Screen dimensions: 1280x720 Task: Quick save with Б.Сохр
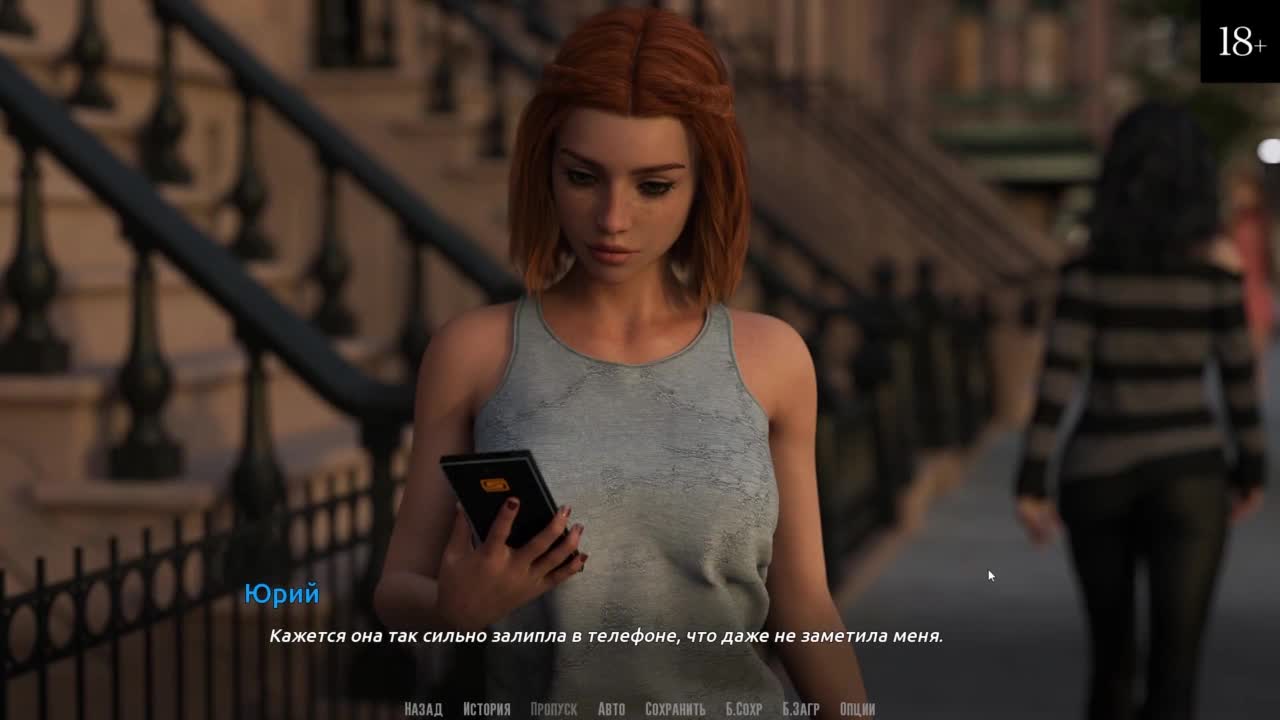744,709
